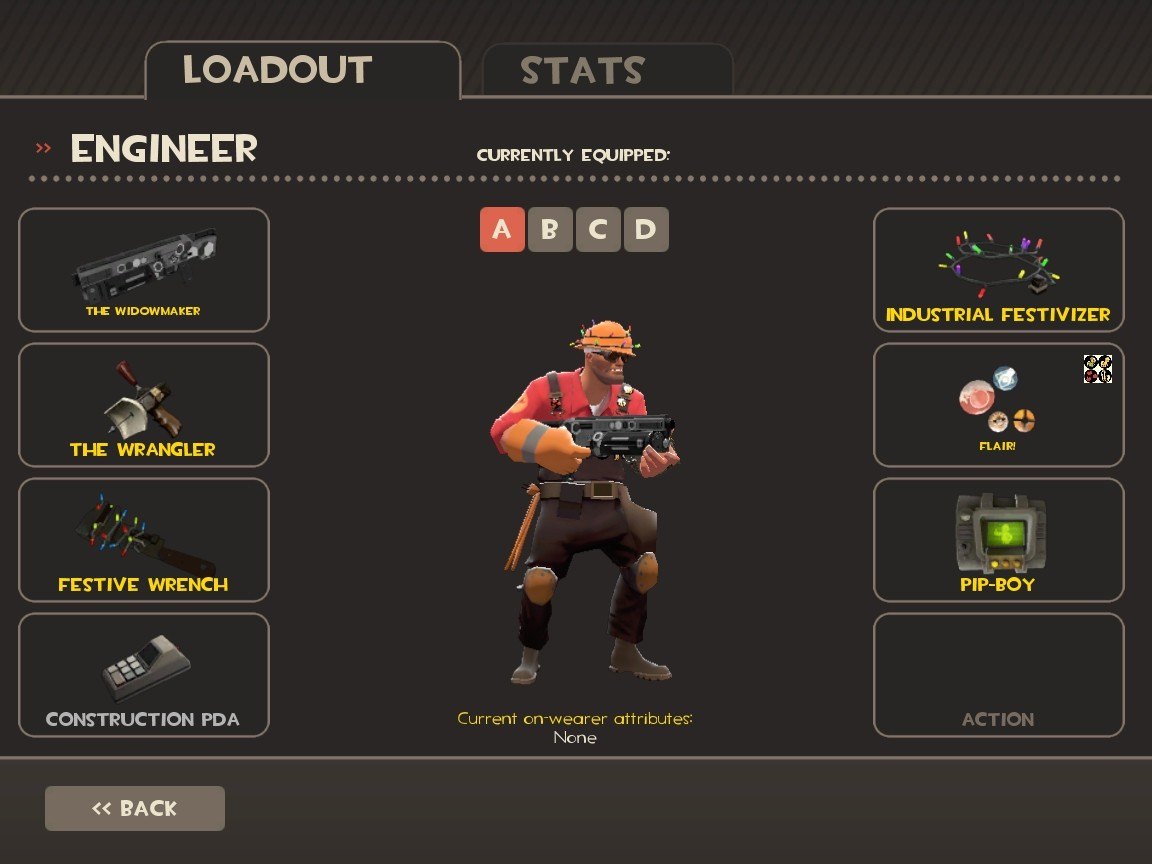Select the Flair! cosmetic slot
This screenshot has height=864, width=1152.
tap(998, 404)
